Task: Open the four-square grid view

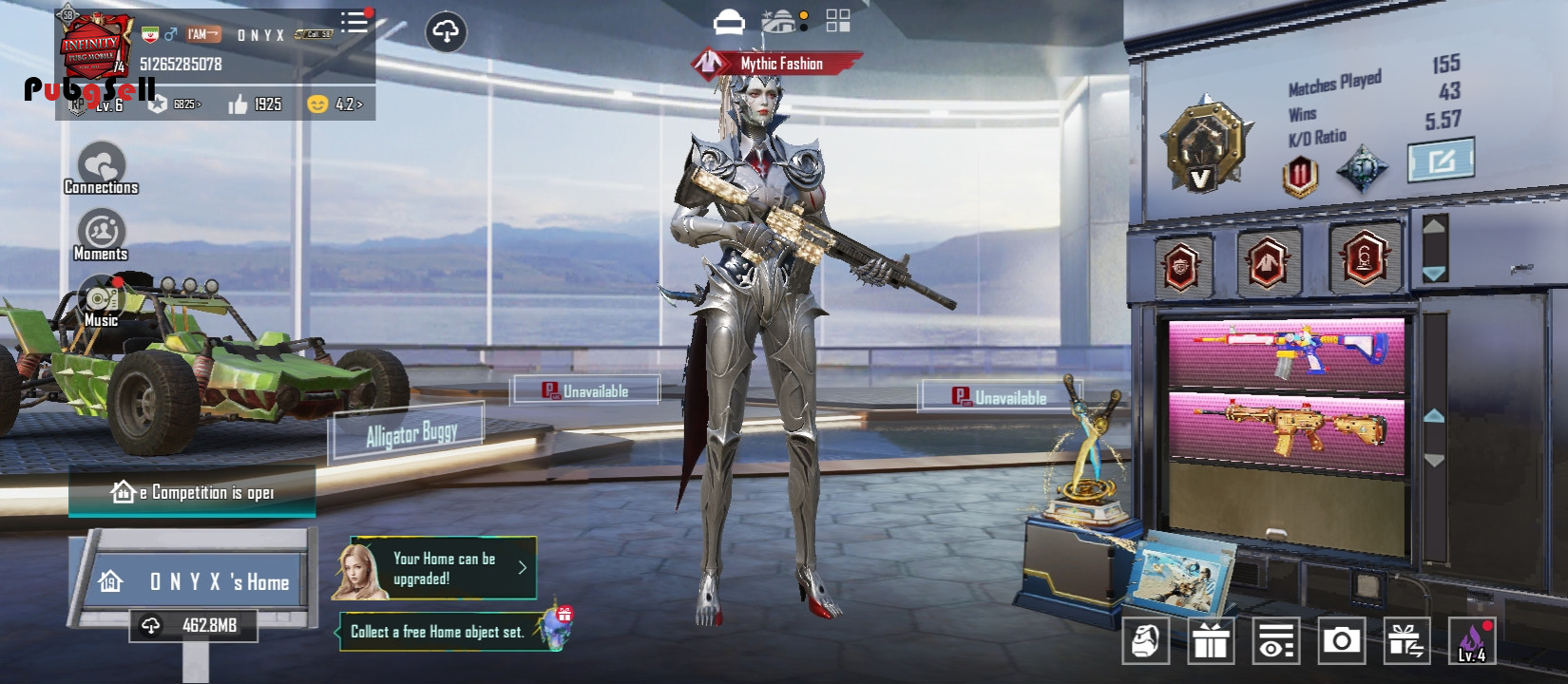Action: pyautogui.click(x=838, y=21)
